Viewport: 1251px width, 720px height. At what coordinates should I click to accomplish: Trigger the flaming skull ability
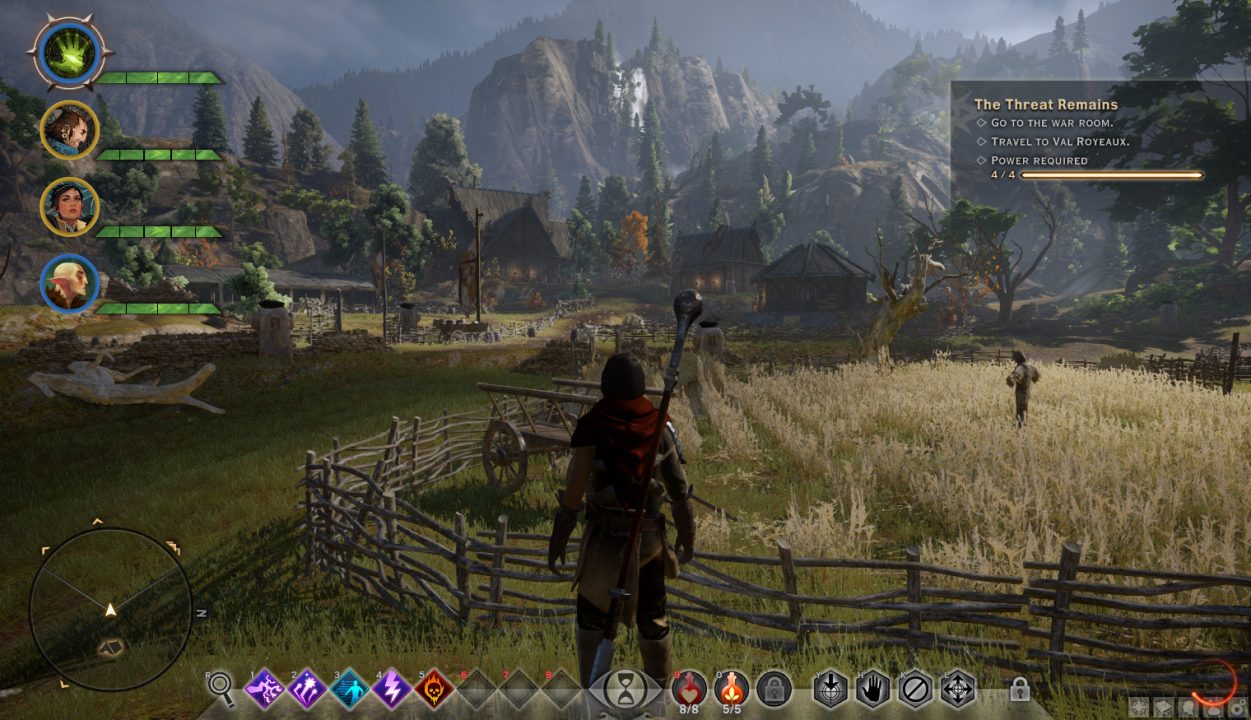click(x=434, y=689)
